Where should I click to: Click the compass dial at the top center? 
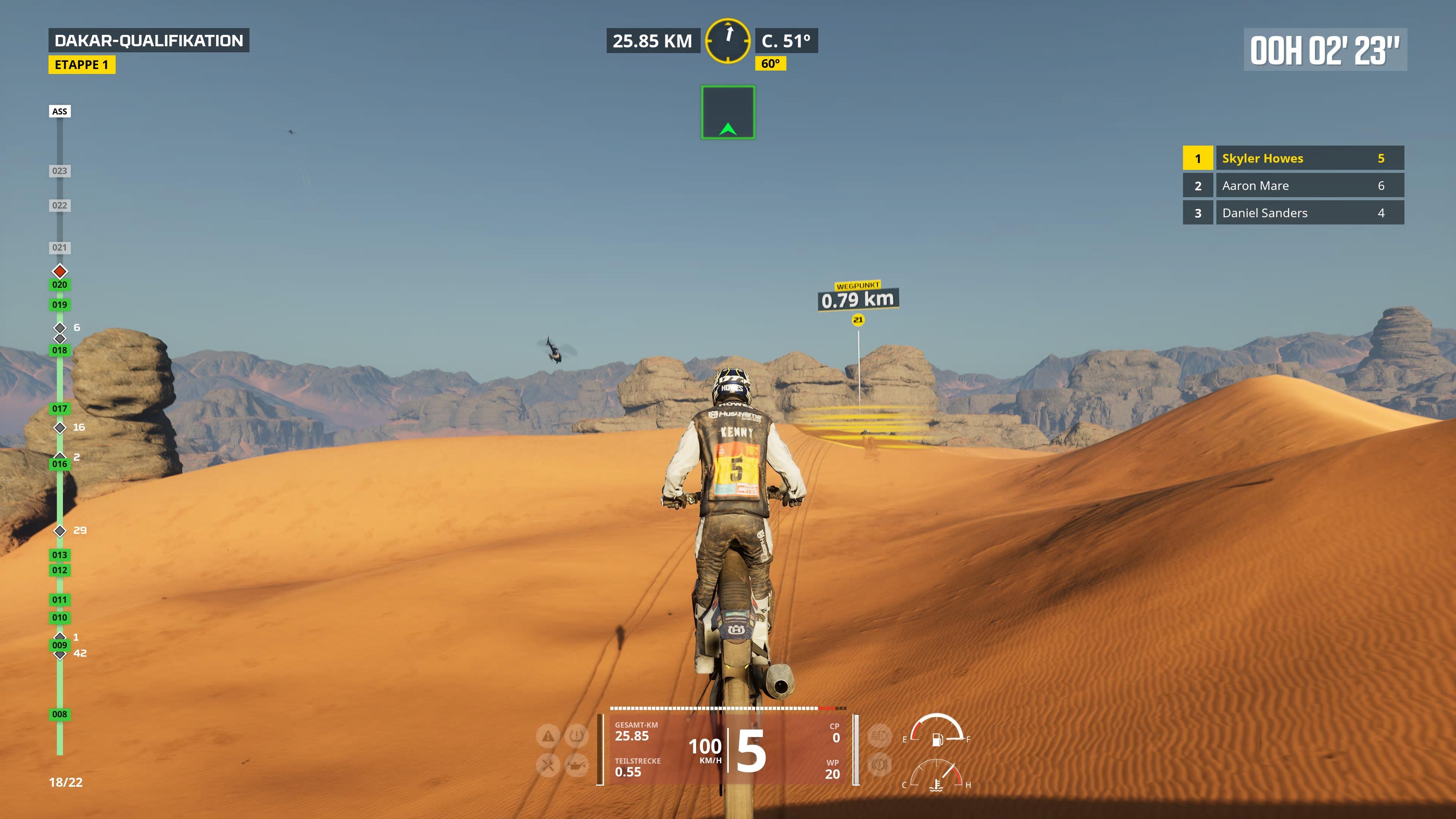[x=728, y=41]
